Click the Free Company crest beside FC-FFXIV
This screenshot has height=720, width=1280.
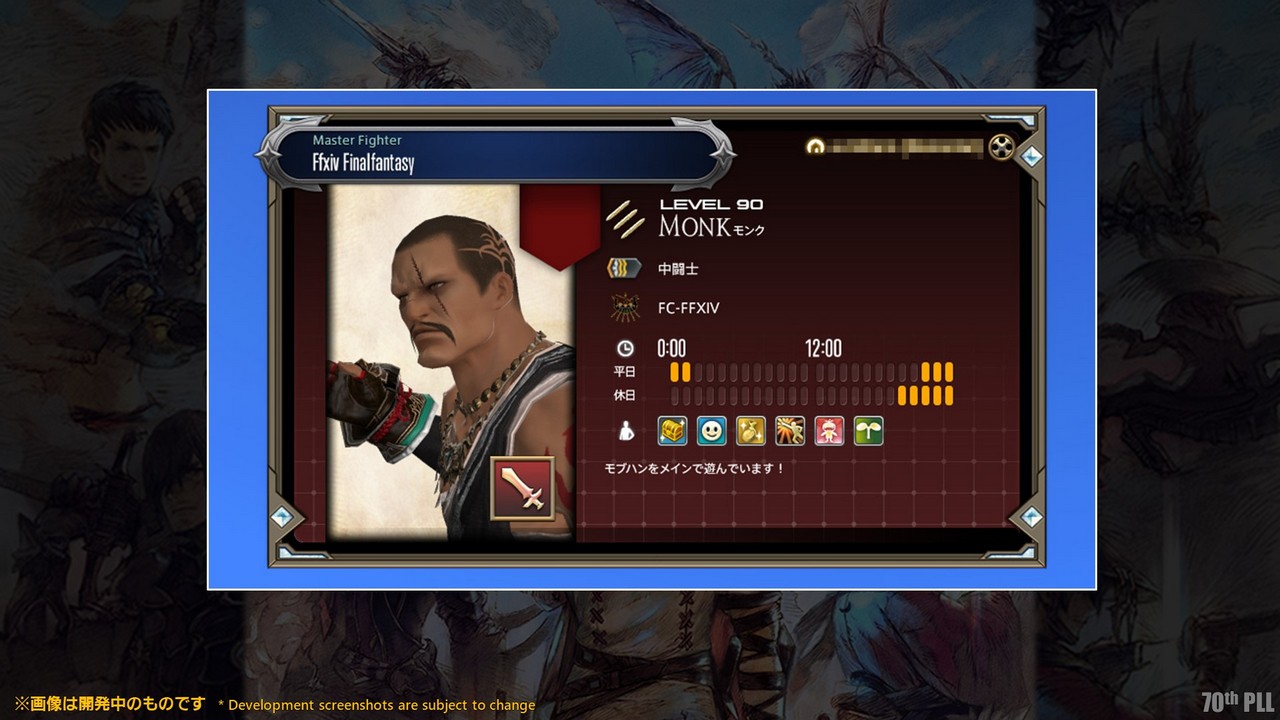click(x=625, y=308)
